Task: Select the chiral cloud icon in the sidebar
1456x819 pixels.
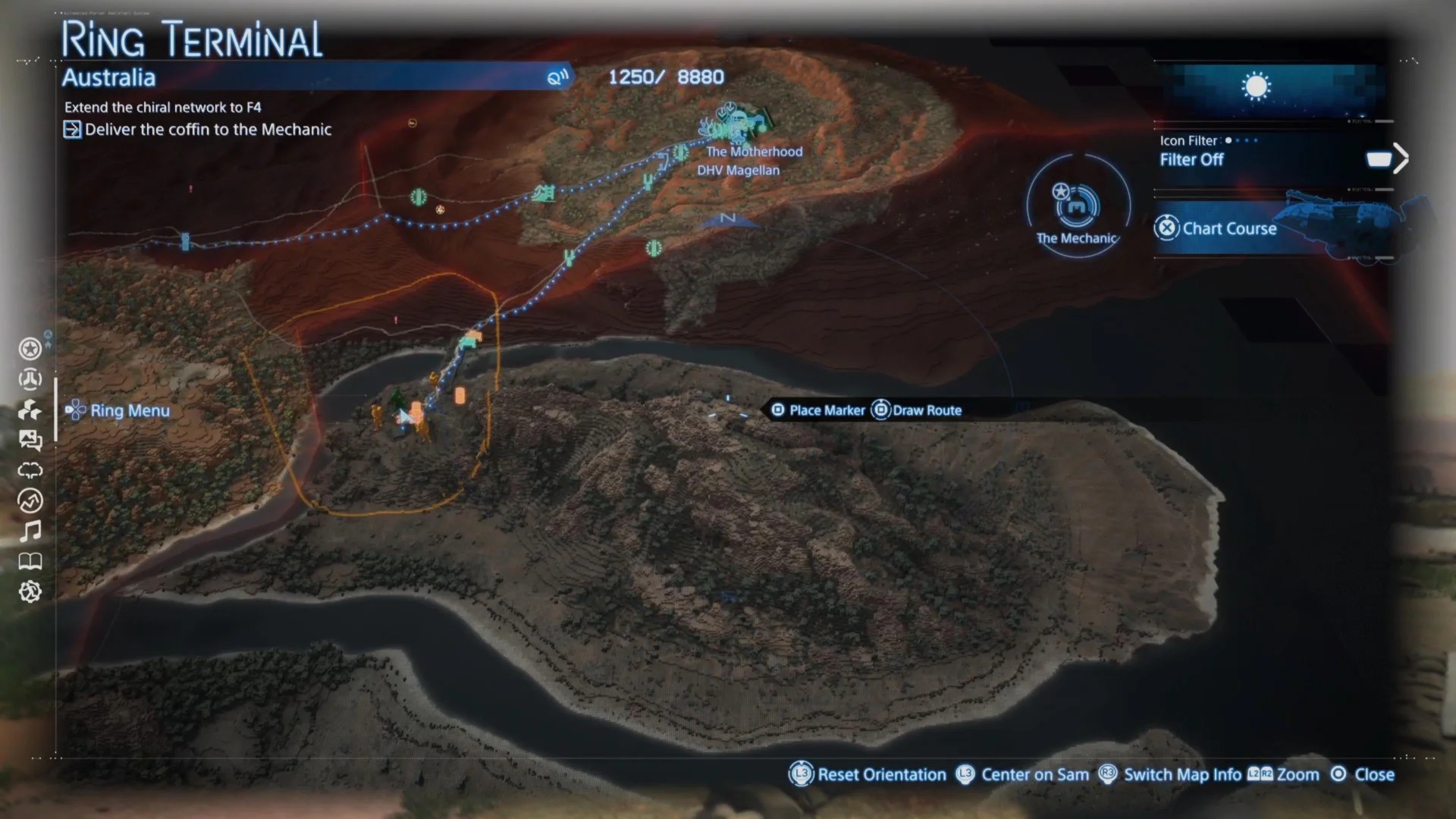Action: (x=30, y=470)
